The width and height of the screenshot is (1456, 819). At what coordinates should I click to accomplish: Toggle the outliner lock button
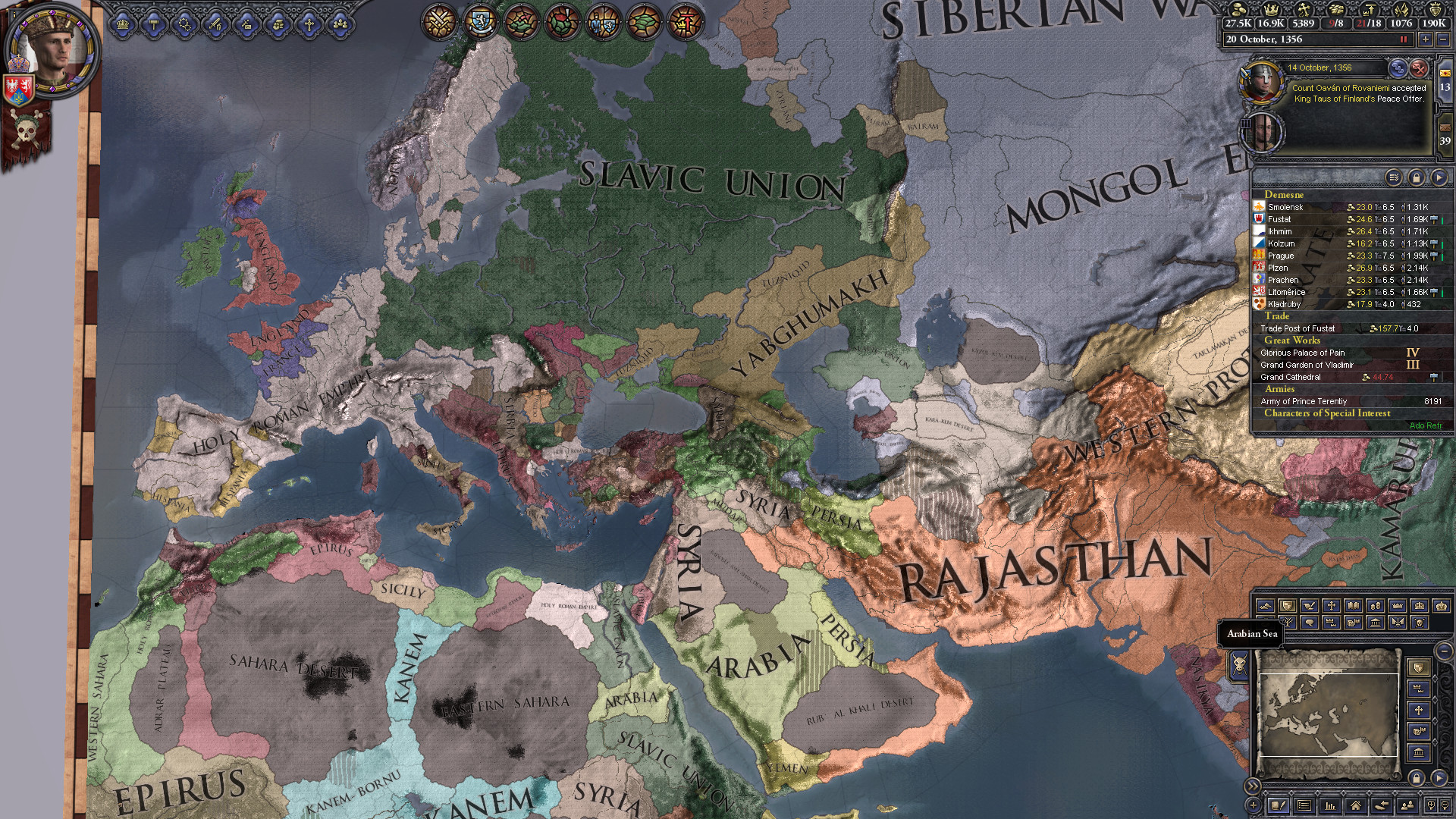tap(1416, 177)
